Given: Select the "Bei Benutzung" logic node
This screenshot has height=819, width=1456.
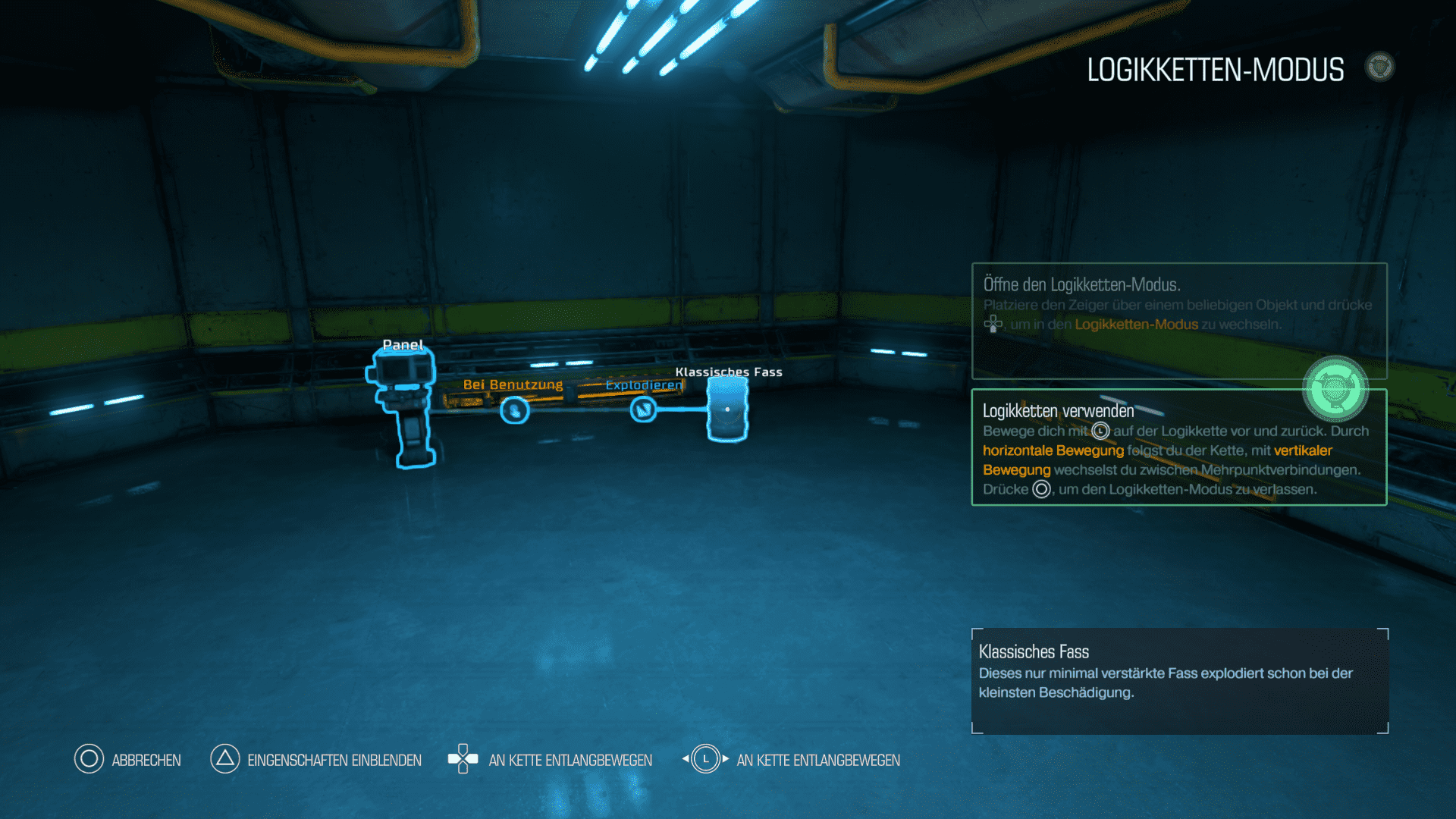Looking at the screenshot, I should coord(515,410).
